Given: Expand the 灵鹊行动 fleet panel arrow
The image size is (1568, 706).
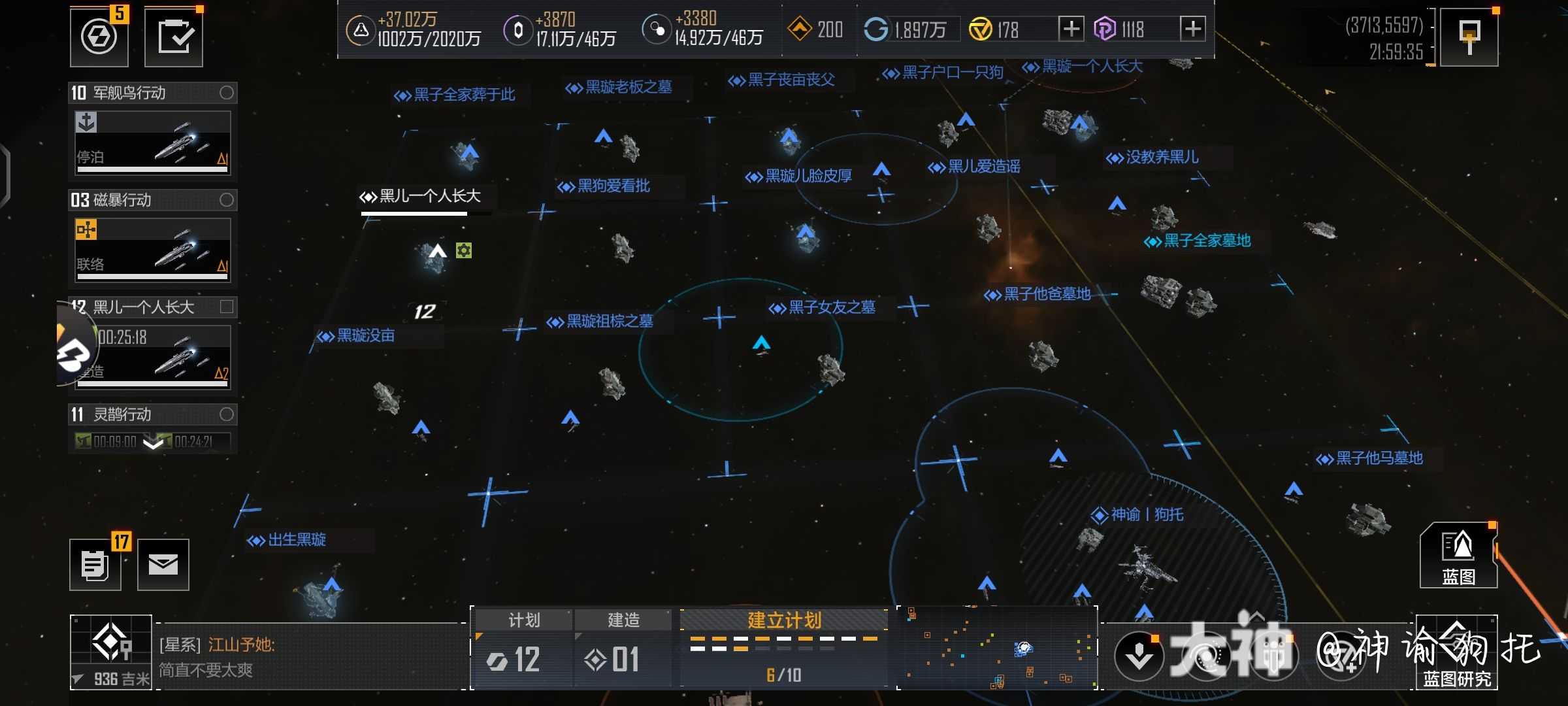Looking at the screenshot, I should click(153, 444).
